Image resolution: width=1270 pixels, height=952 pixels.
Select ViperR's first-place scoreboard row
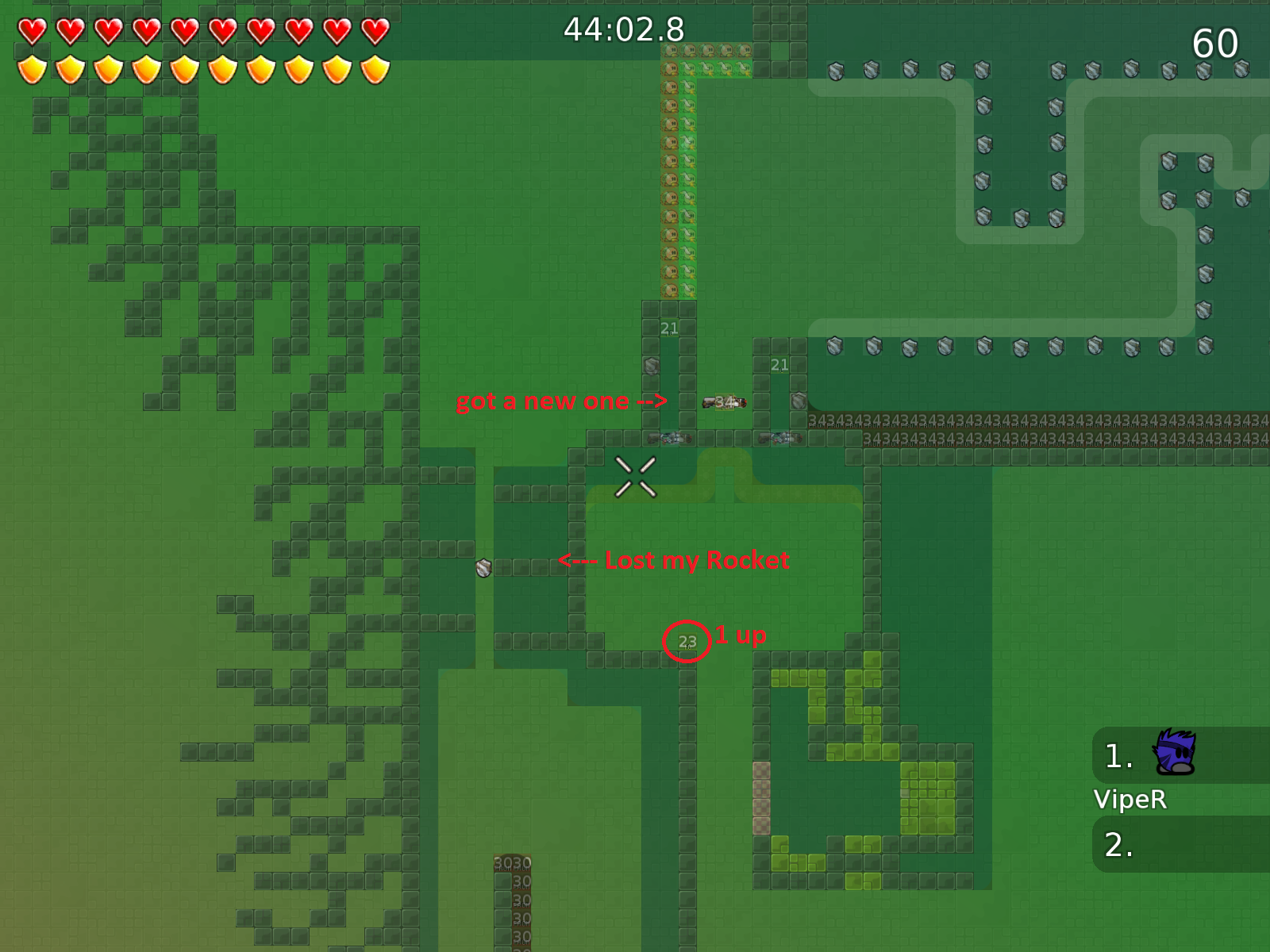coord(1180,755)
